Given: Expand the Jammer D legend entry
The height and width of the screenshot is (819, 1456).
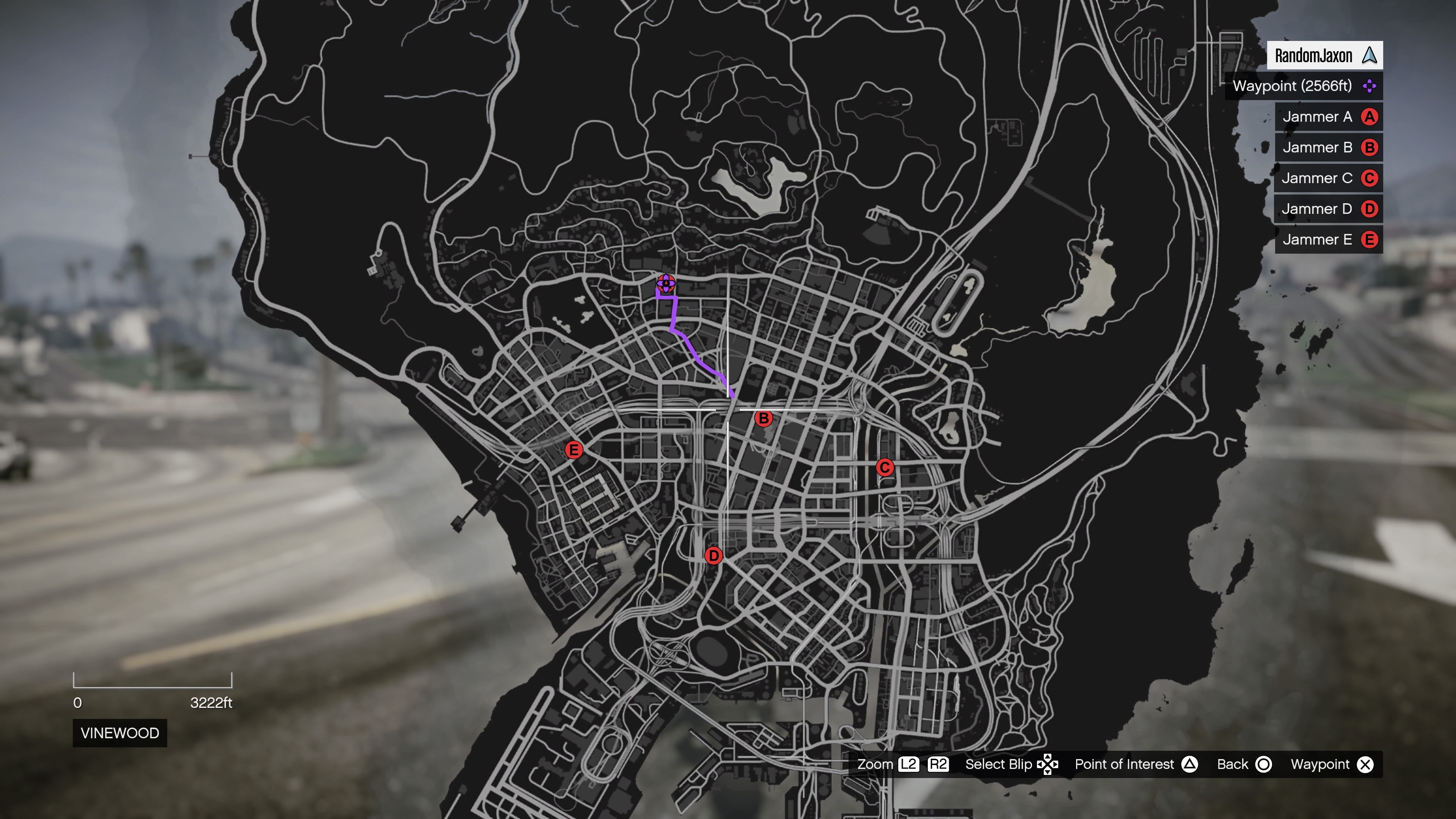Looking at the screenshot, I should click(1328, 209).
